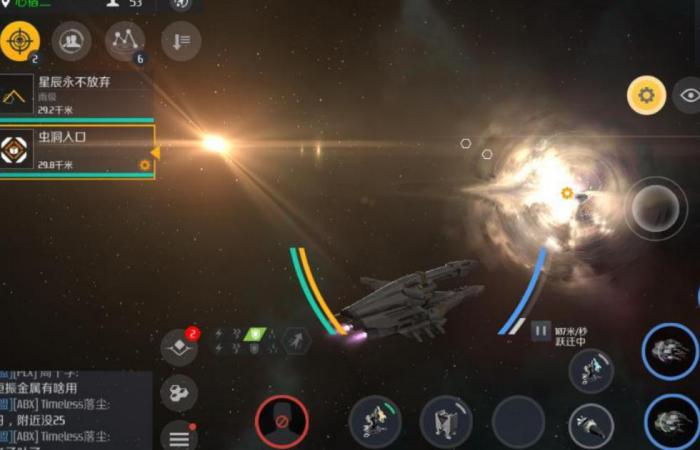Activate the upper blue-ringed drone button
Image resolution: width=700 pixels, height=450 pixels.
669,352
